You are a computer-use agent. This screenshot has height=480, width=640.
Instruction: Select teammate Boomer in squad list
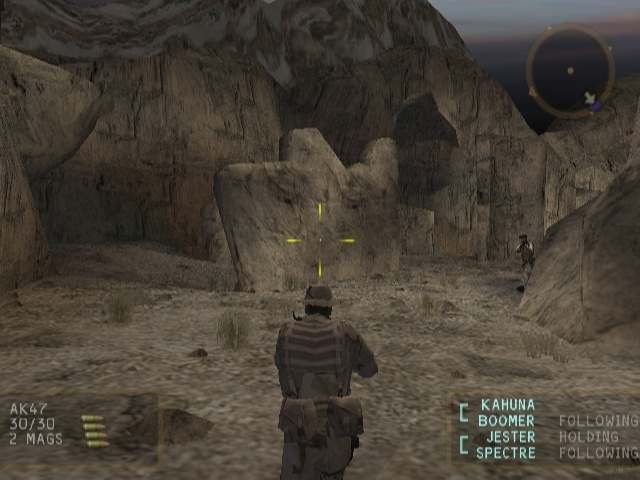click(x=506, y=421)
